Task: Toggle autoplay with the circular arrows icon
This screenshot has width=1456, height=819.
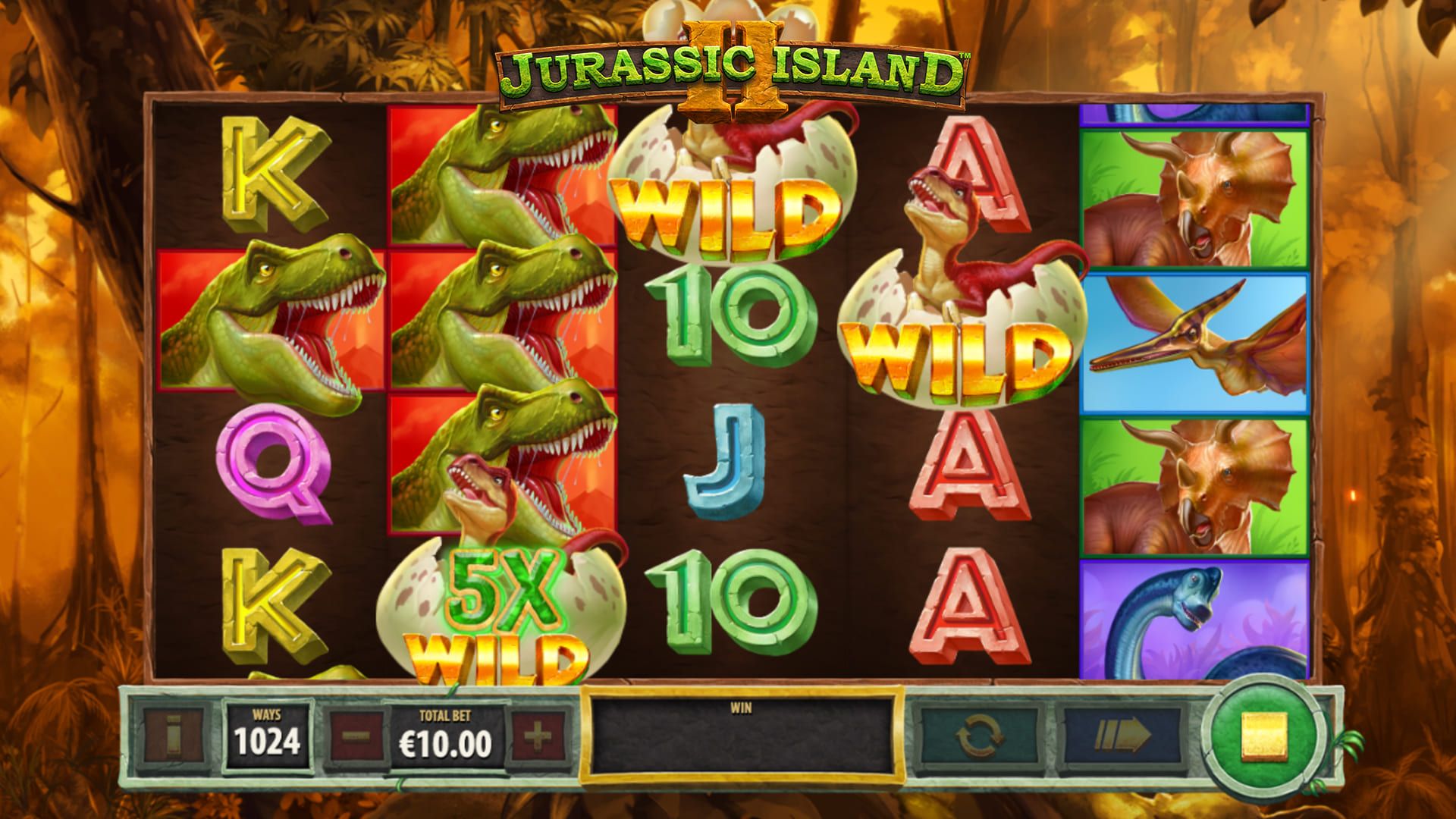Action: tap(978, 732)
